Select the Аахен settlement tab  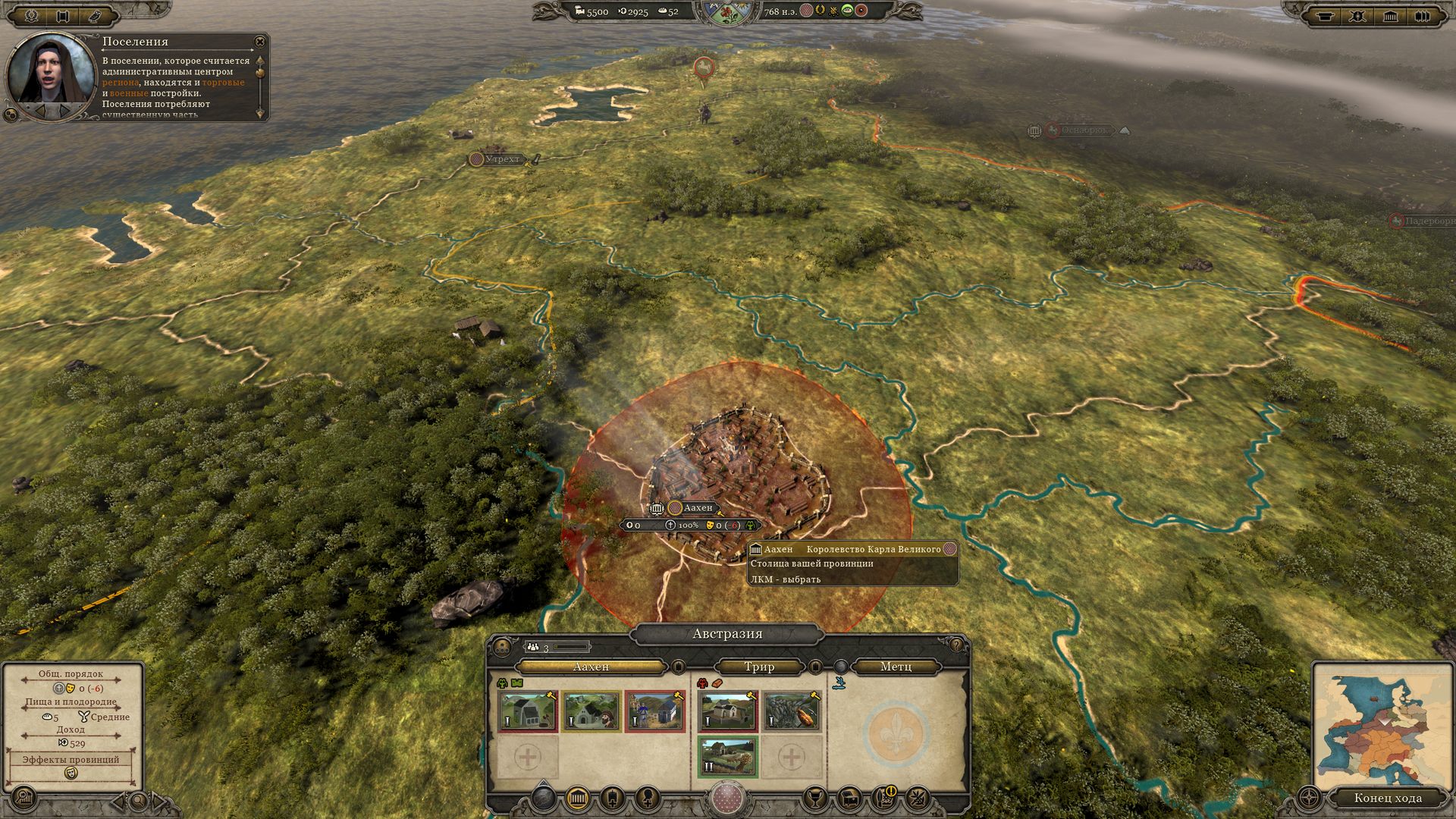coord(591,667)
